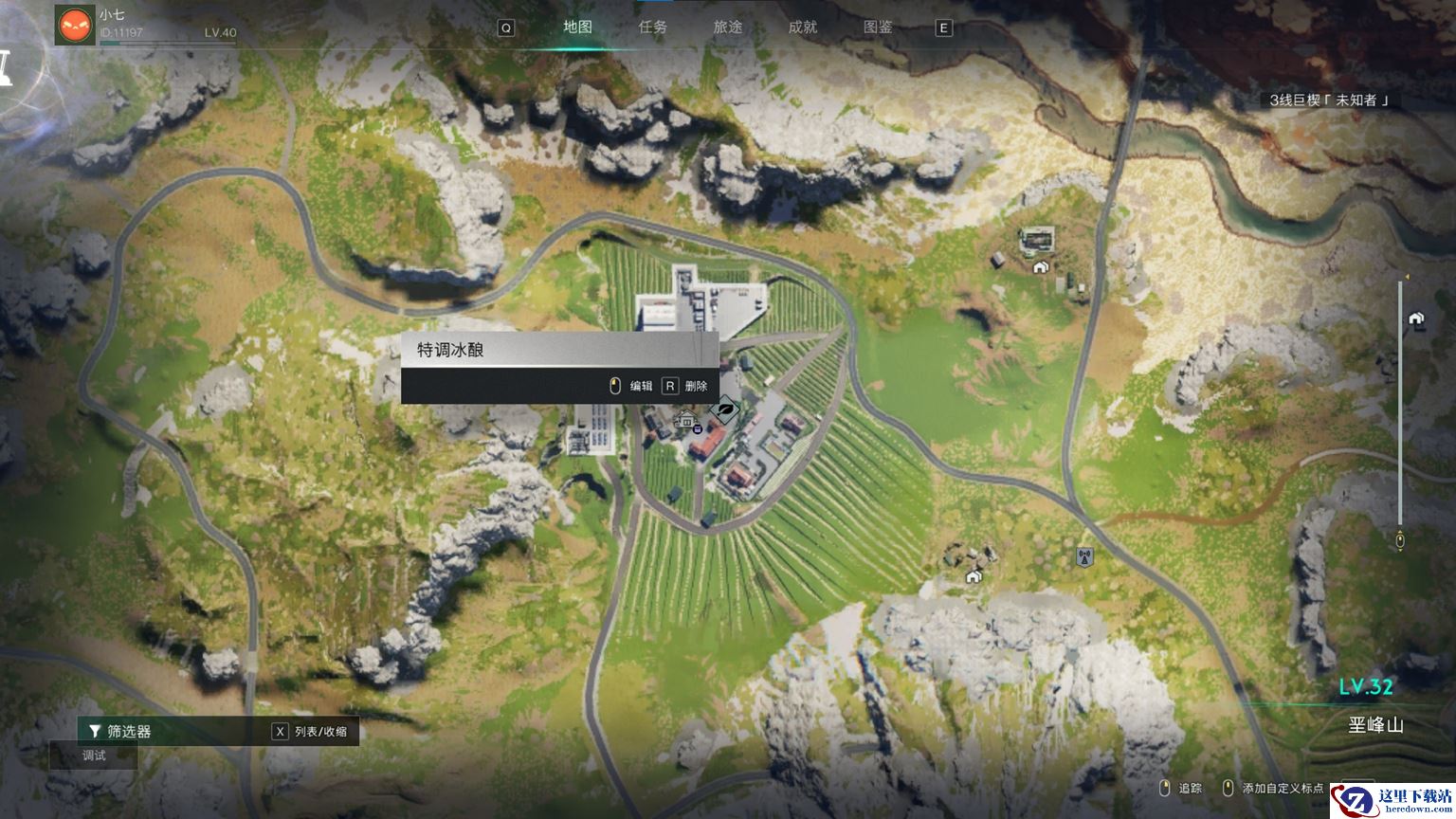The width and height of the screenshot is (1456, 819).
Task: Open the 筛选器 map filter
Action: pyautogui.click(x=120, y=731)
